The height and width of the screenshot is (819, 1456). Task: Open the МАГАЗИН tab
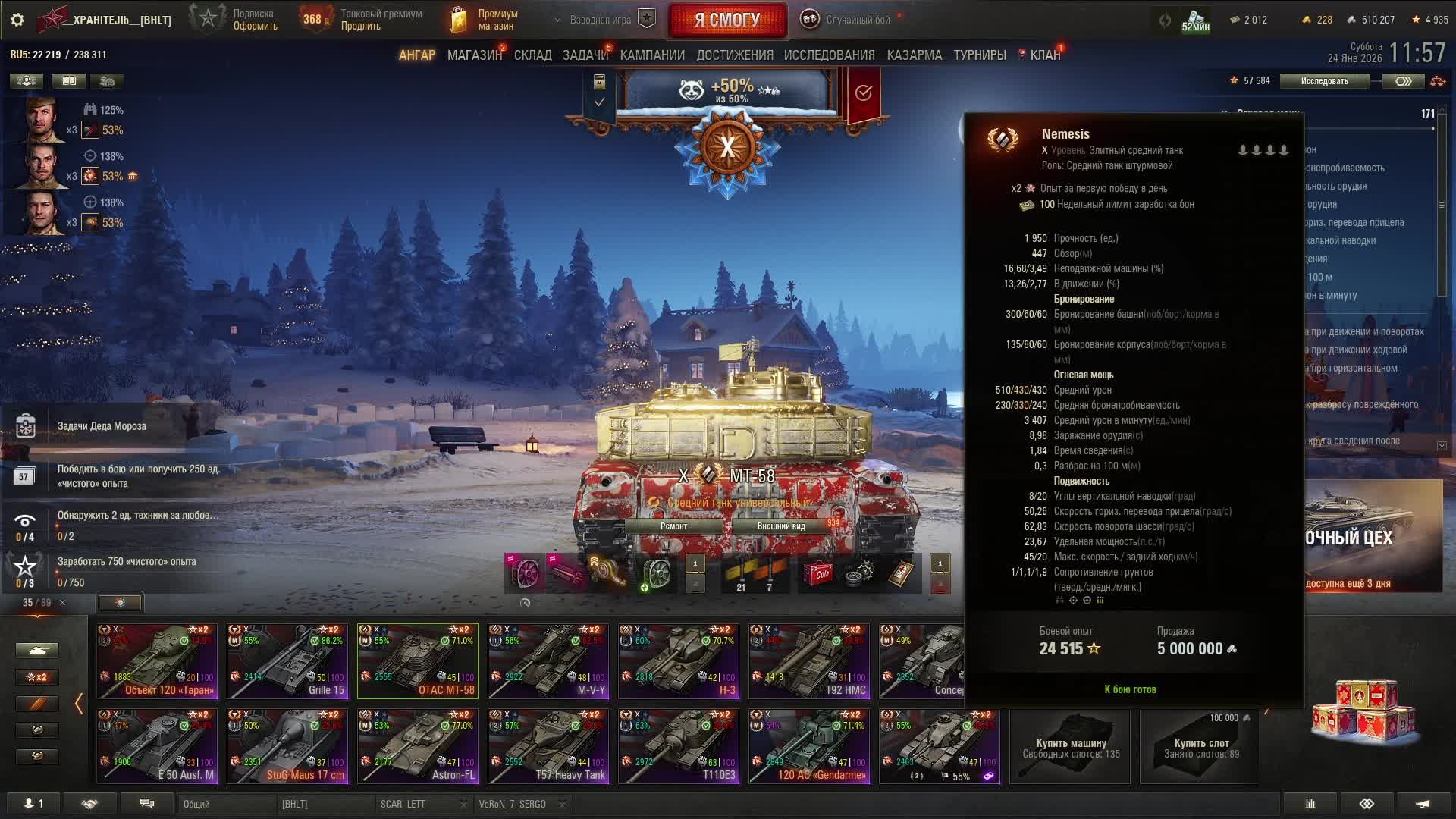tap(474, 55)
